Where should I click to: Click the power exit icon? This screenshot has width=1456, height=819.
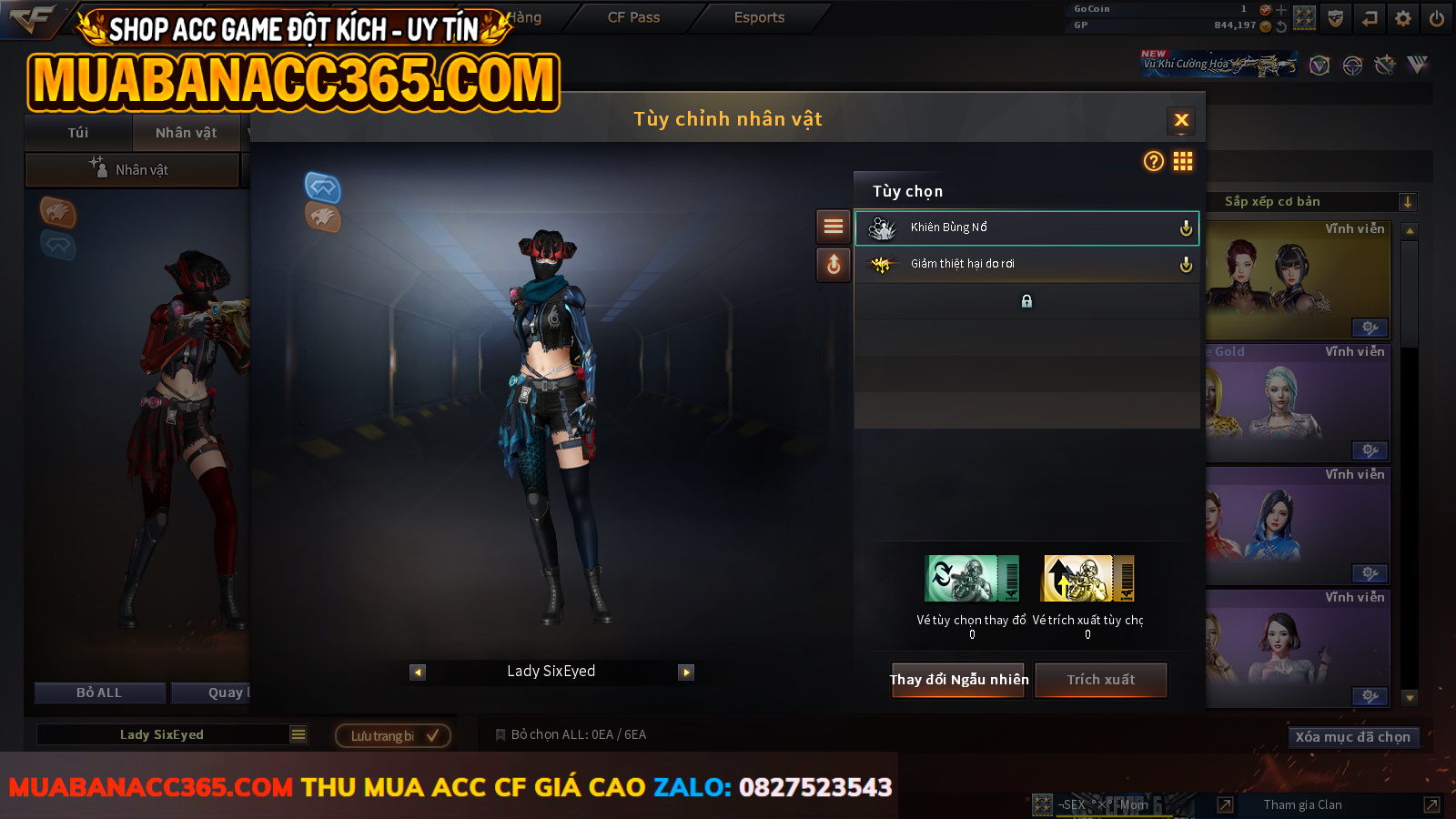(1437, 18)
